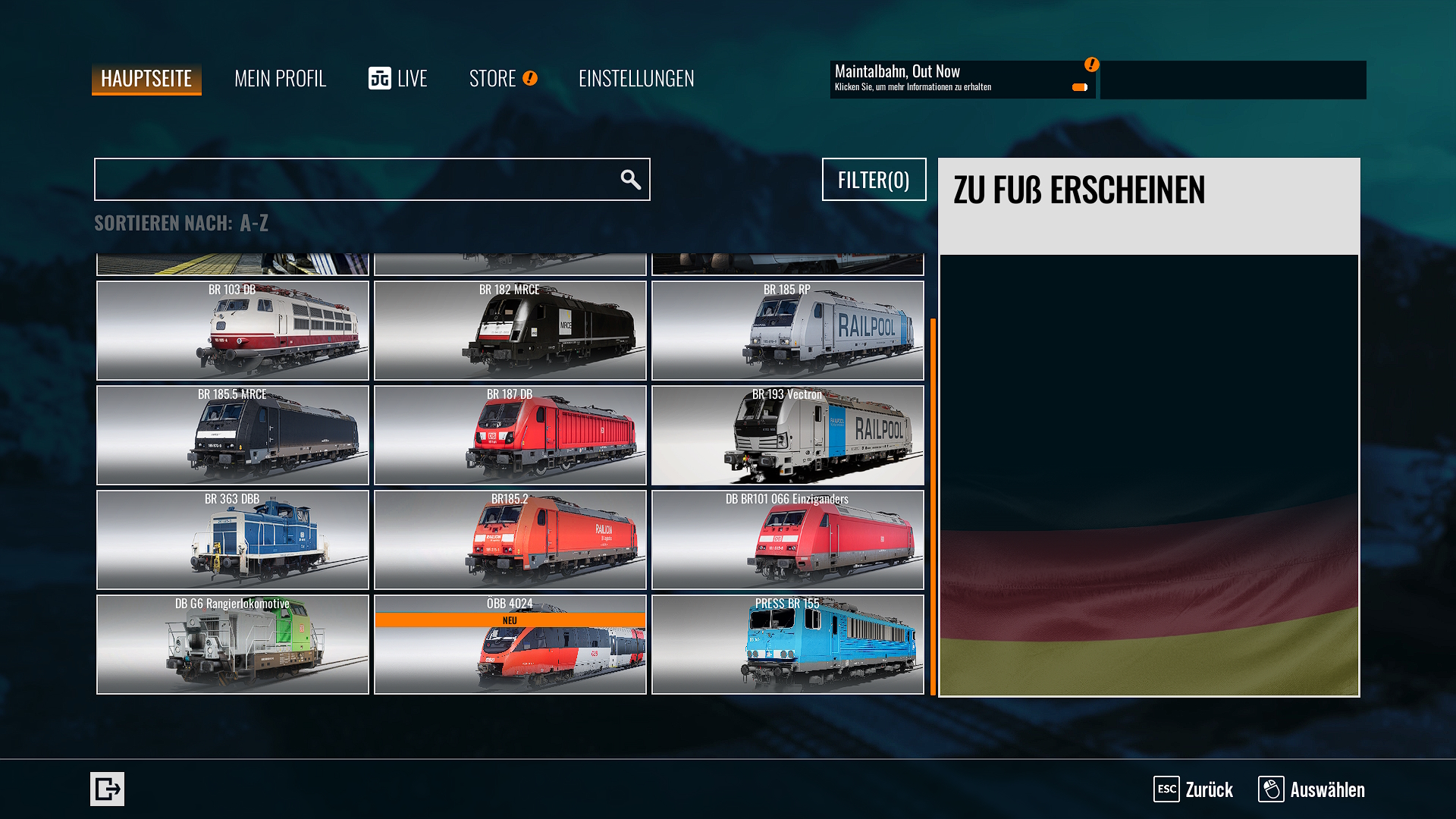Select the black BR 182 MRCE locomotive

[x=510, y=331]
